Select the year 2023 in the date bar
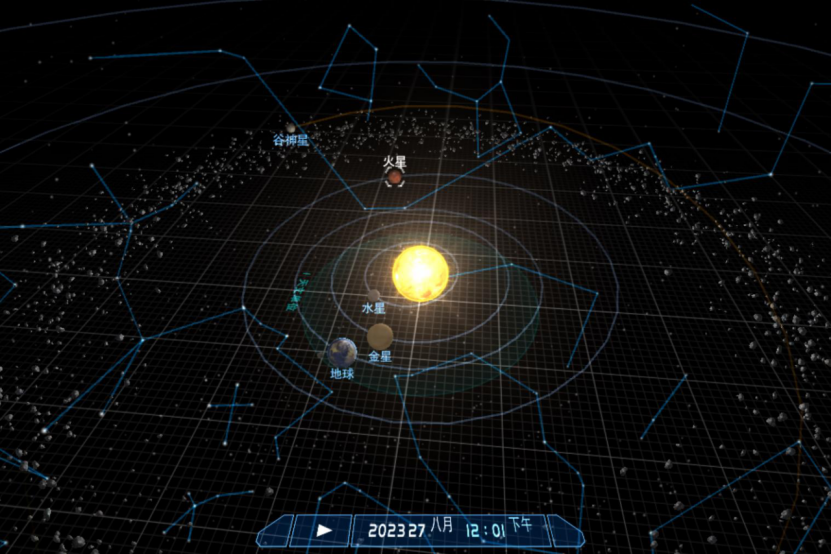The height and width of the screenshot is (554, 831). pyautogui.click(x=385, y=529)
